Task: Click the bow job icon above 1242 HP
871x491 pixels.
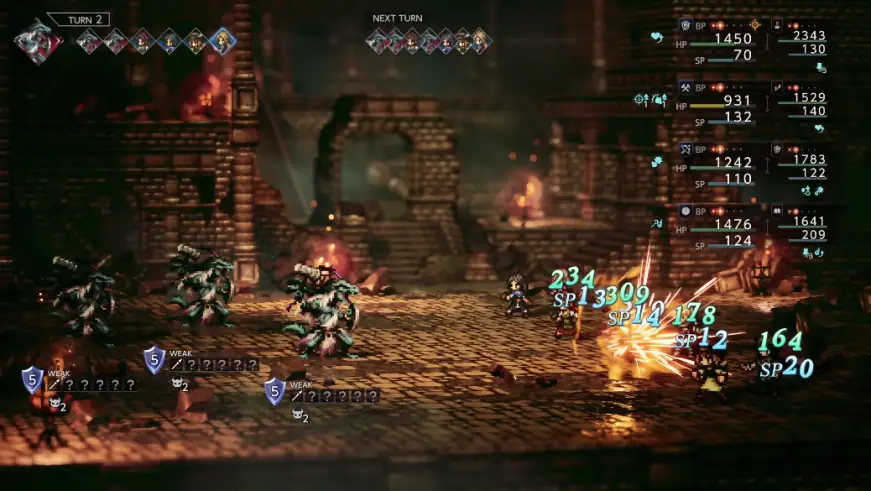Action: point(686,148)
